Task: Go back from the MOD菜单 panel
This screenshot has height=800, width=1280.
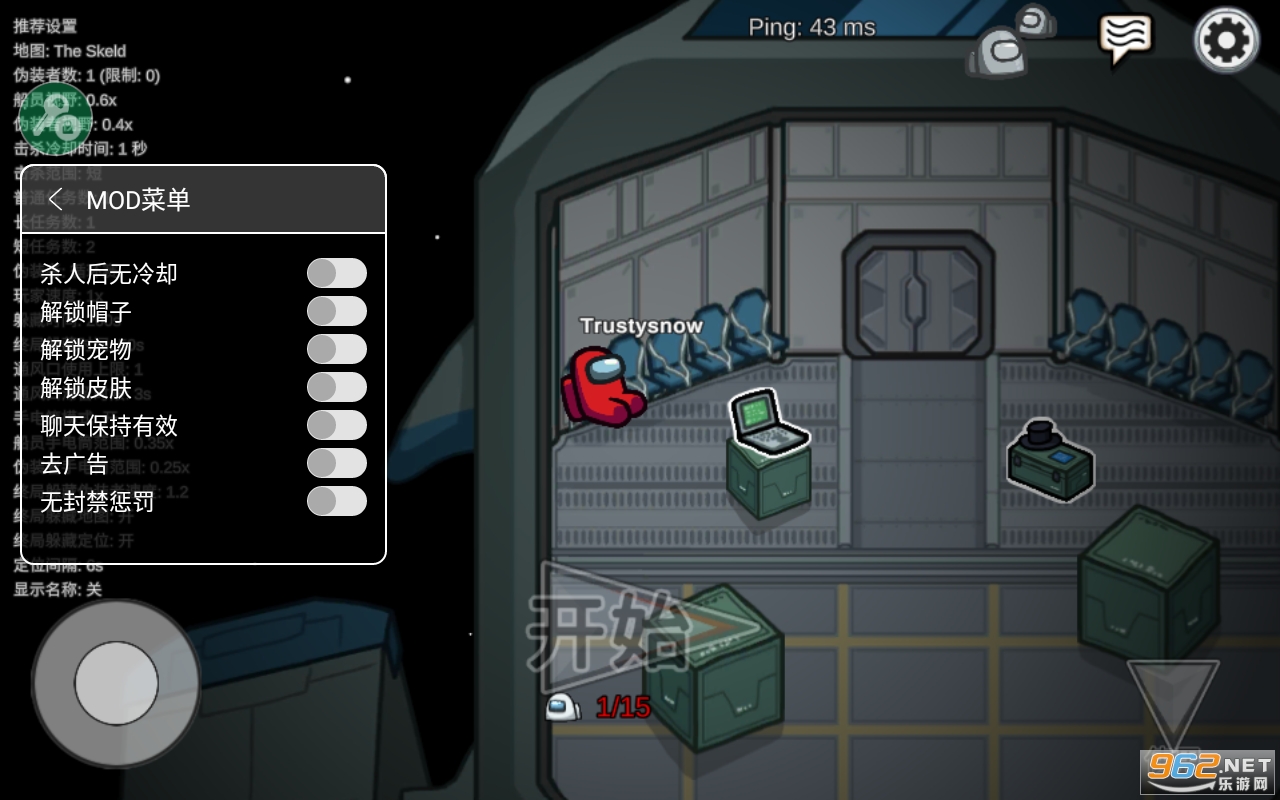Action: click(x=56, y=199)
